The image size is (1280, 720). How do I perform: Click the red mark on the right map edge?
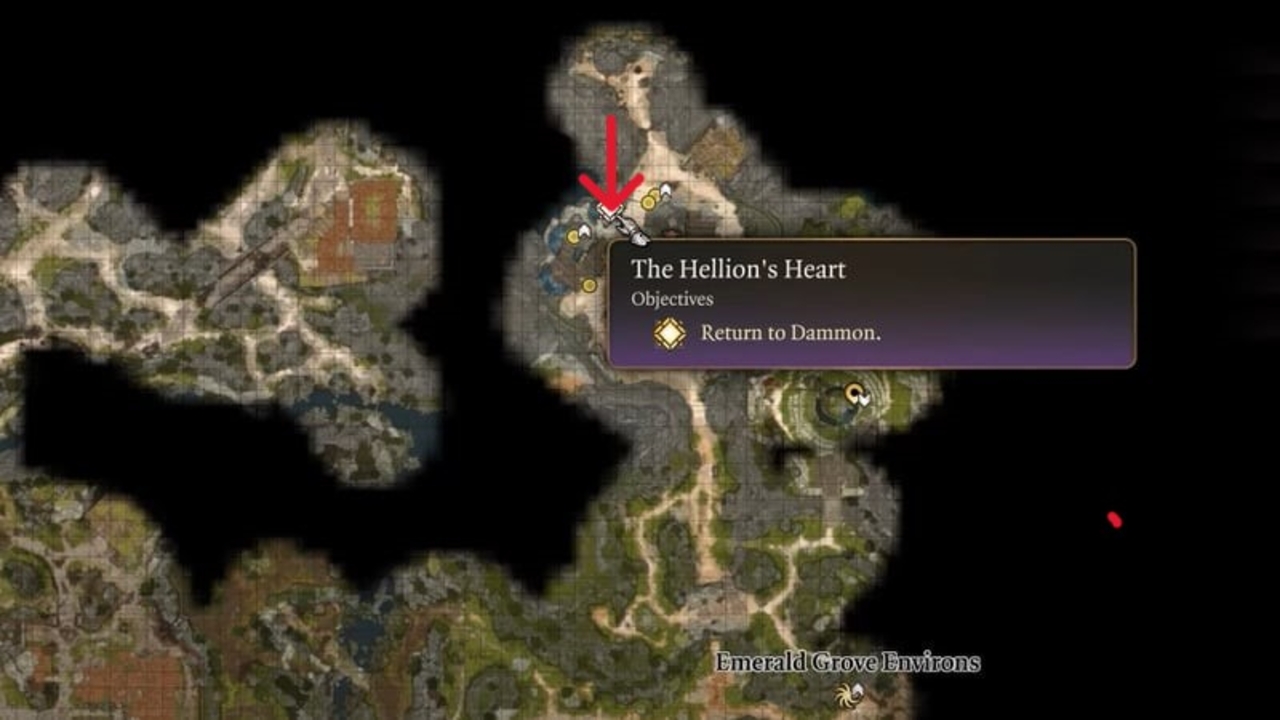pyautogui.click(x=1112, y=518)
